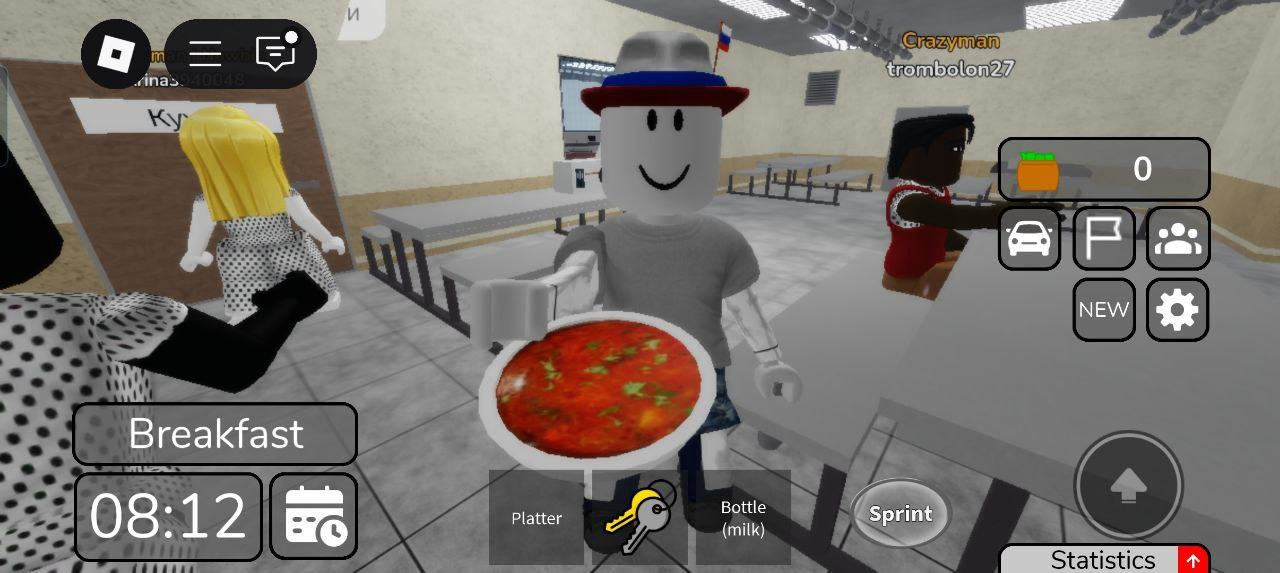Open the NEW updates button

(x=1104, y=310)
